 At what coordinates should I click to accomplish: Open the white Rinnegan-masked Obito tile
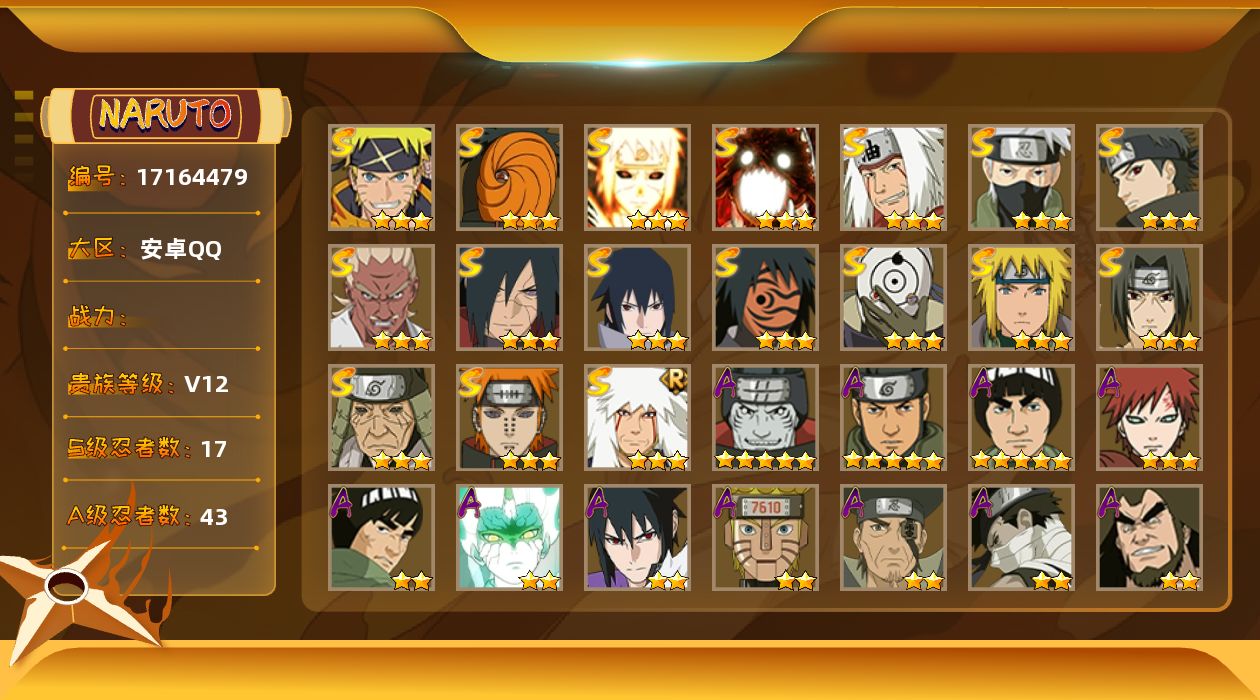[893, 297]
